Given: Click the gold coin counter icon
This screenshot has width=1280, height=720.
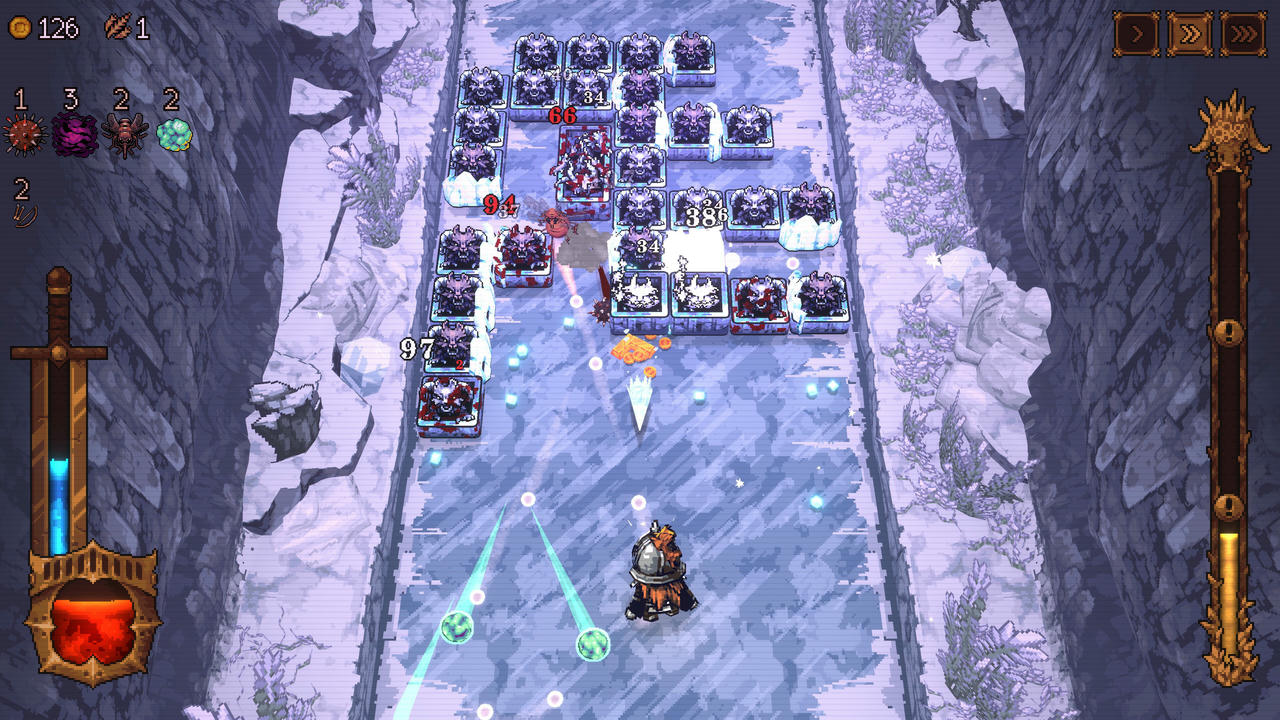Looking at the screenshot, I should (18, 26).
